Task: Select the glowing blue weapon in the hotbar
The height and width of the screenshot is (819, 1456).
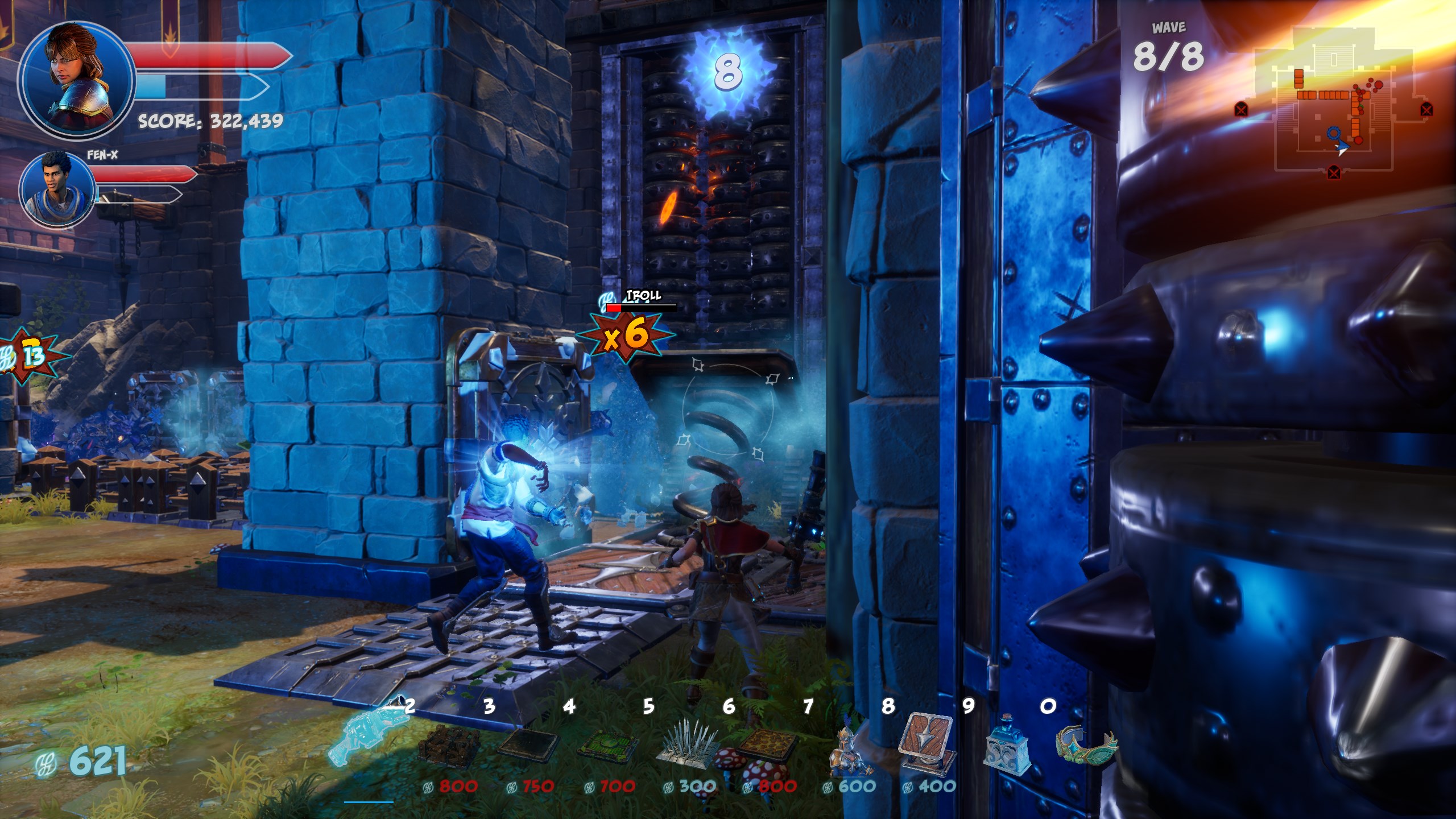Action: tap(369, 742)
